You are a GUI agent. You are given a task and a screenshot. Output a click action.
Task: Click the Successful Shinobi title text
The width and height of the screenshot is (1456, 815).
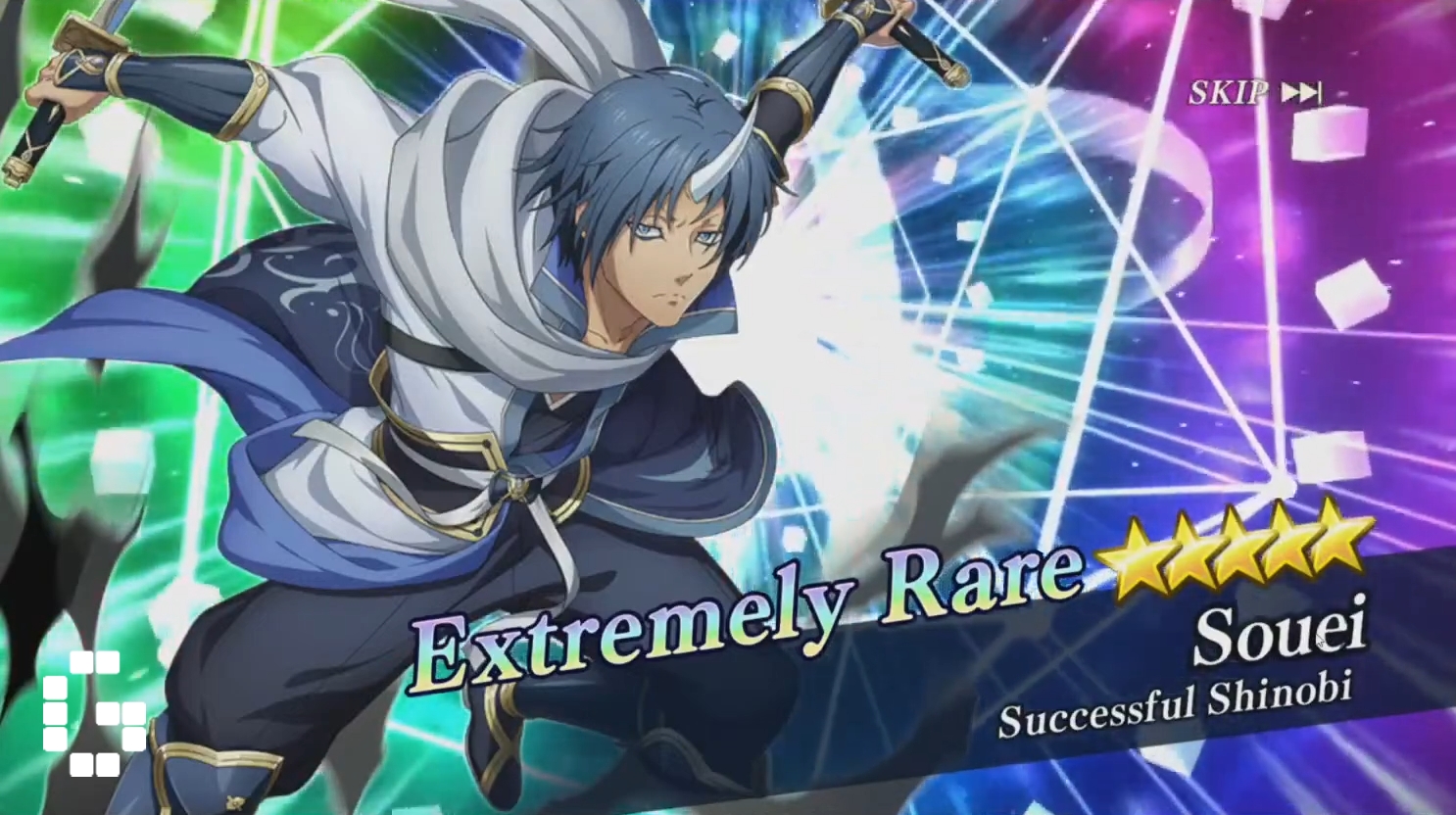pos(1179,701)
